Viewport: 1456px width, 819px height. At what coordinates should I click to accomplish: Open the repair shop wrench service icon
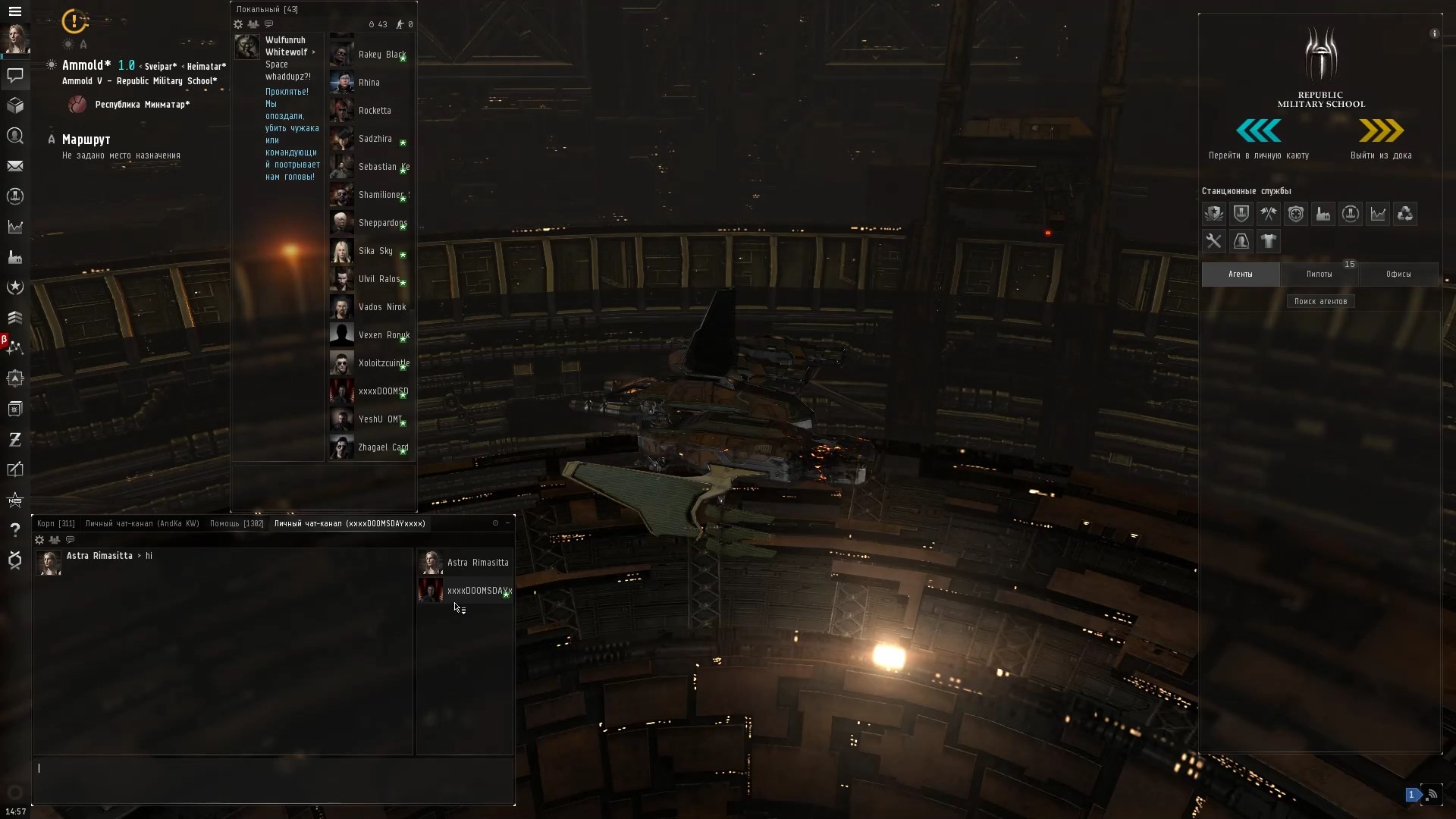click(1214, 241)
